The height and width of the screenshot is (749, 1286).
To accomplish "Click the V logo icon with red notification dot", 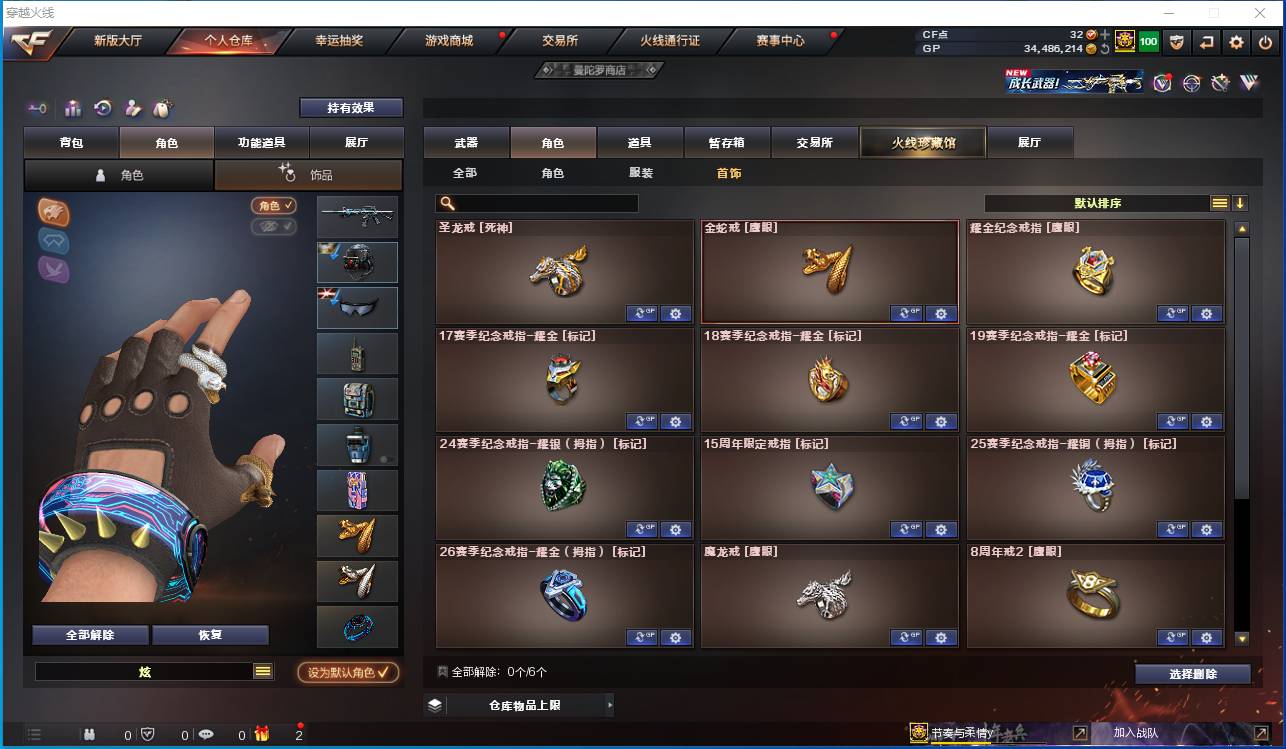I will pyautogui.click(x=1162, y=83).
